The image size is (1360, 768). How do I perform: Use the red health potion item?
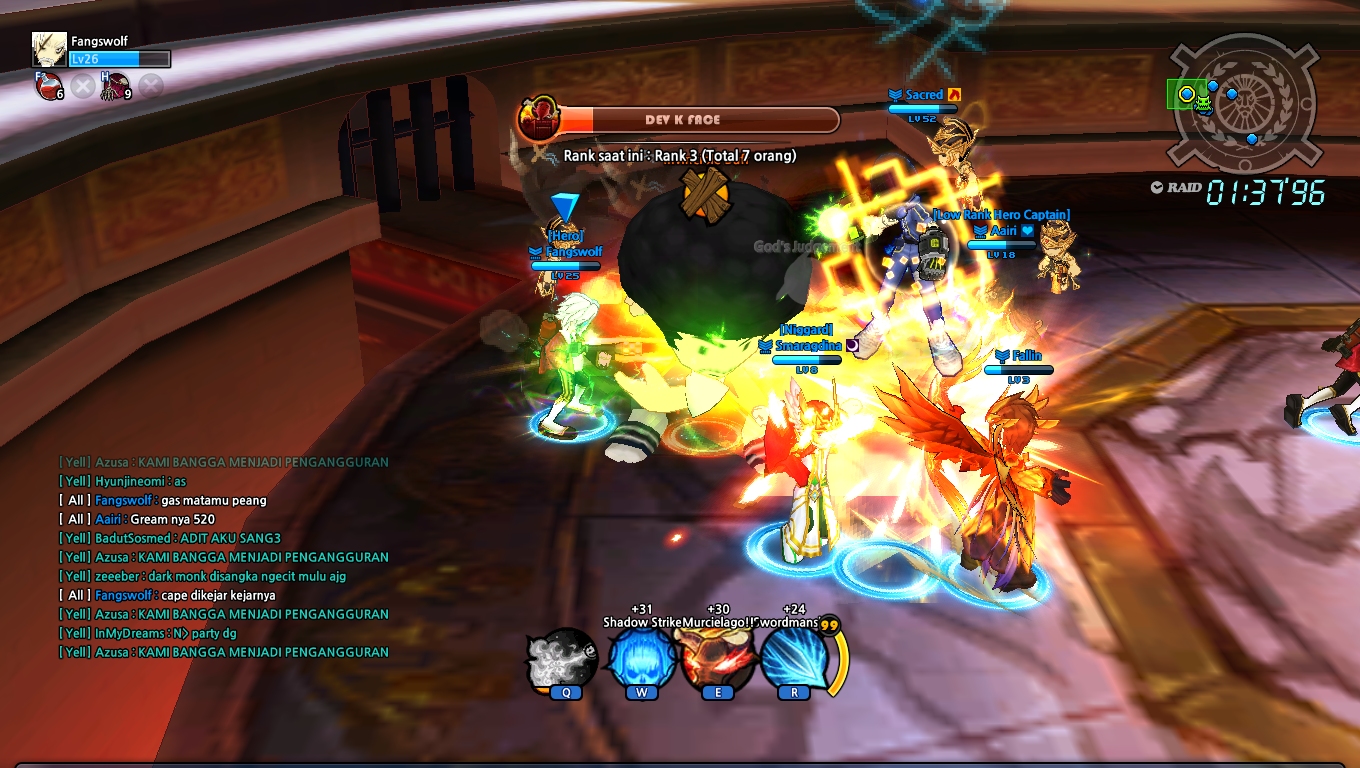pyautogui.click(x=48, y=86)
